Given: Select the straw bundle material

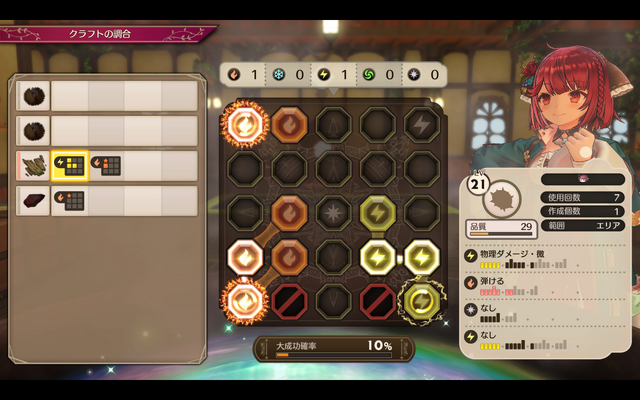Looking at the screenshot, I should pos(34,165).
